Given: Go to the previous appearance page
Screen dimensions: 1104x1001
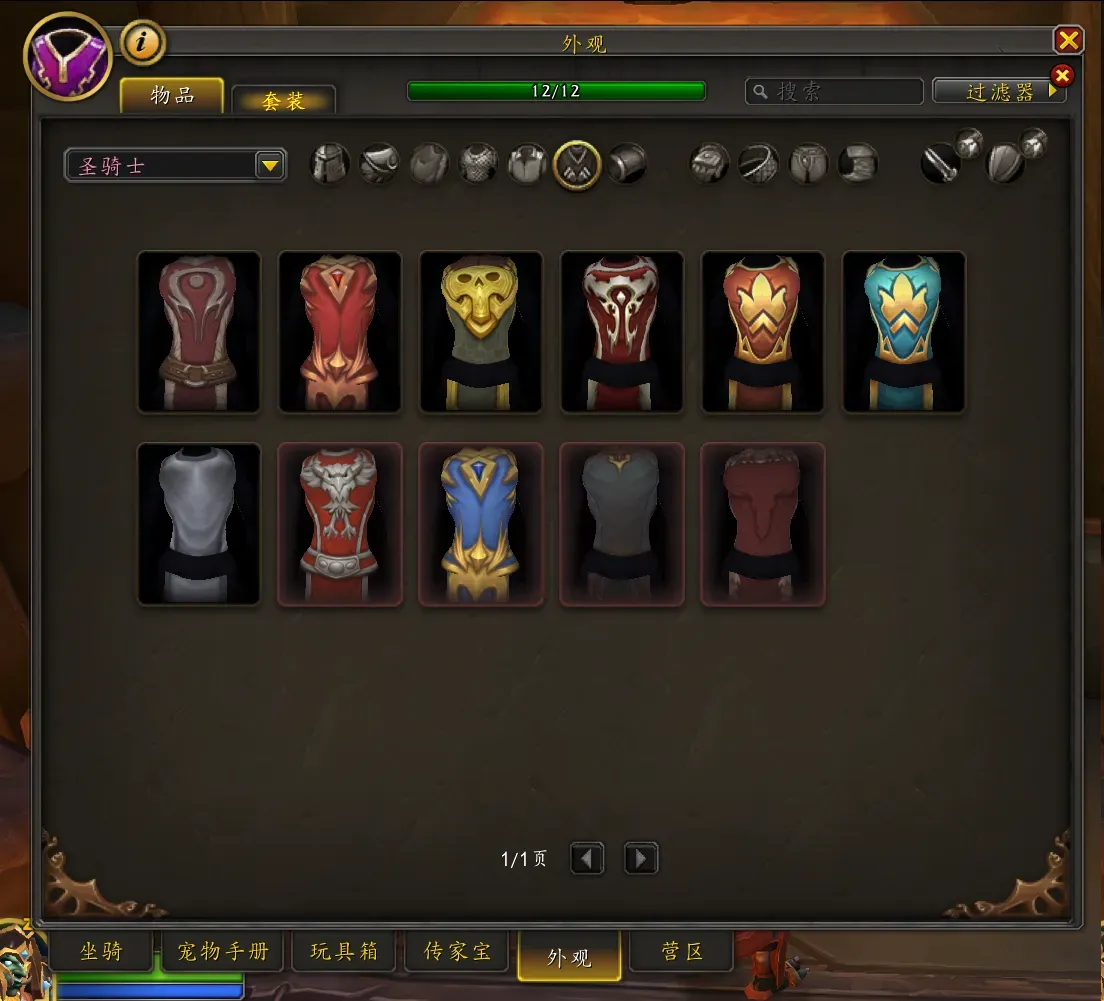Looking at the screenshot, I should (587, 859).
